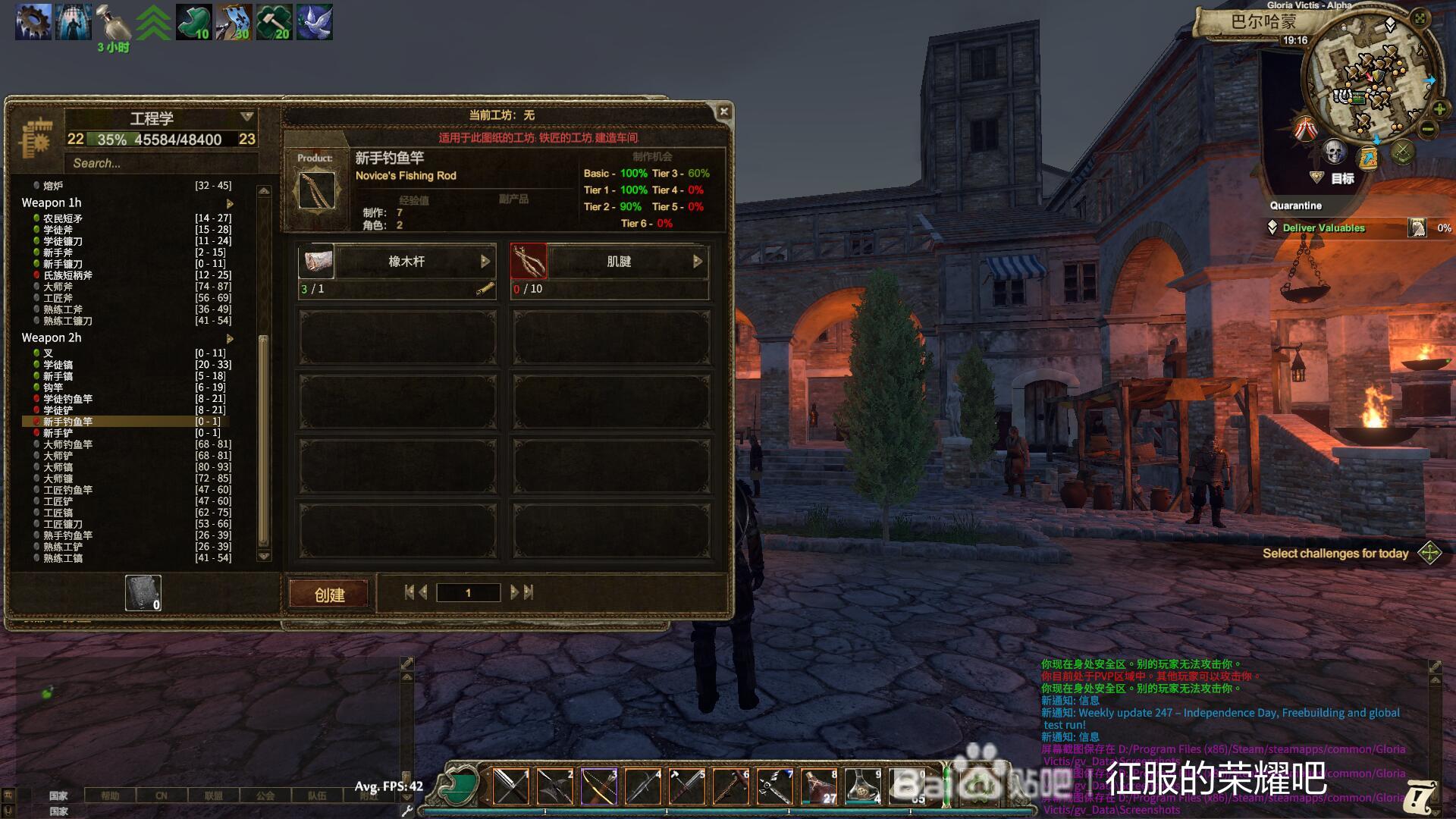
Task: Select the 学徒钓鱼竿 recipe
Action: tap(68, 399)
